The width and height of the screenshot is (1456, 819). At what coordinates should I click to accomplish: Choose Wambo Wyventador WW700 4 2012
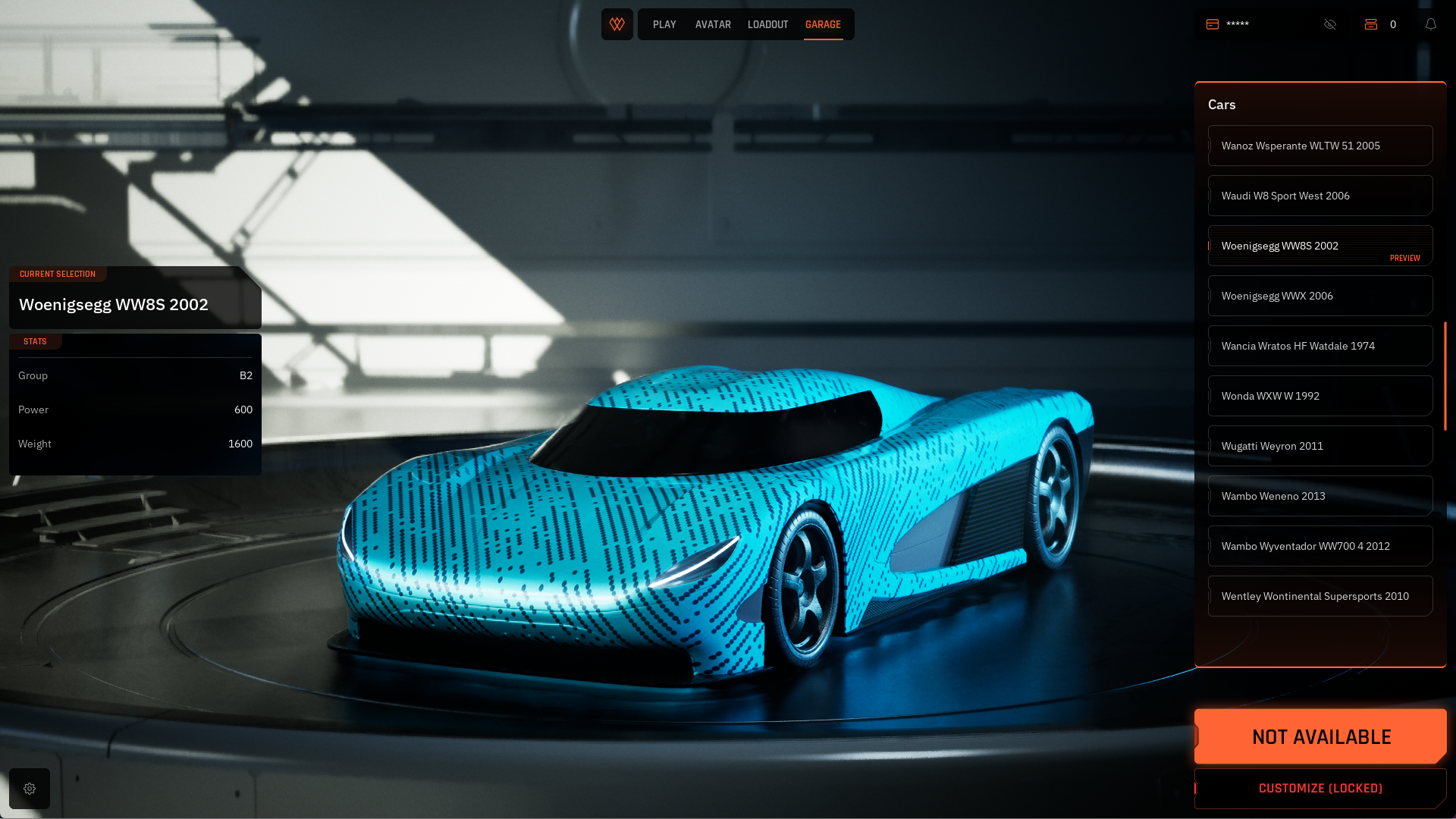1319,546
